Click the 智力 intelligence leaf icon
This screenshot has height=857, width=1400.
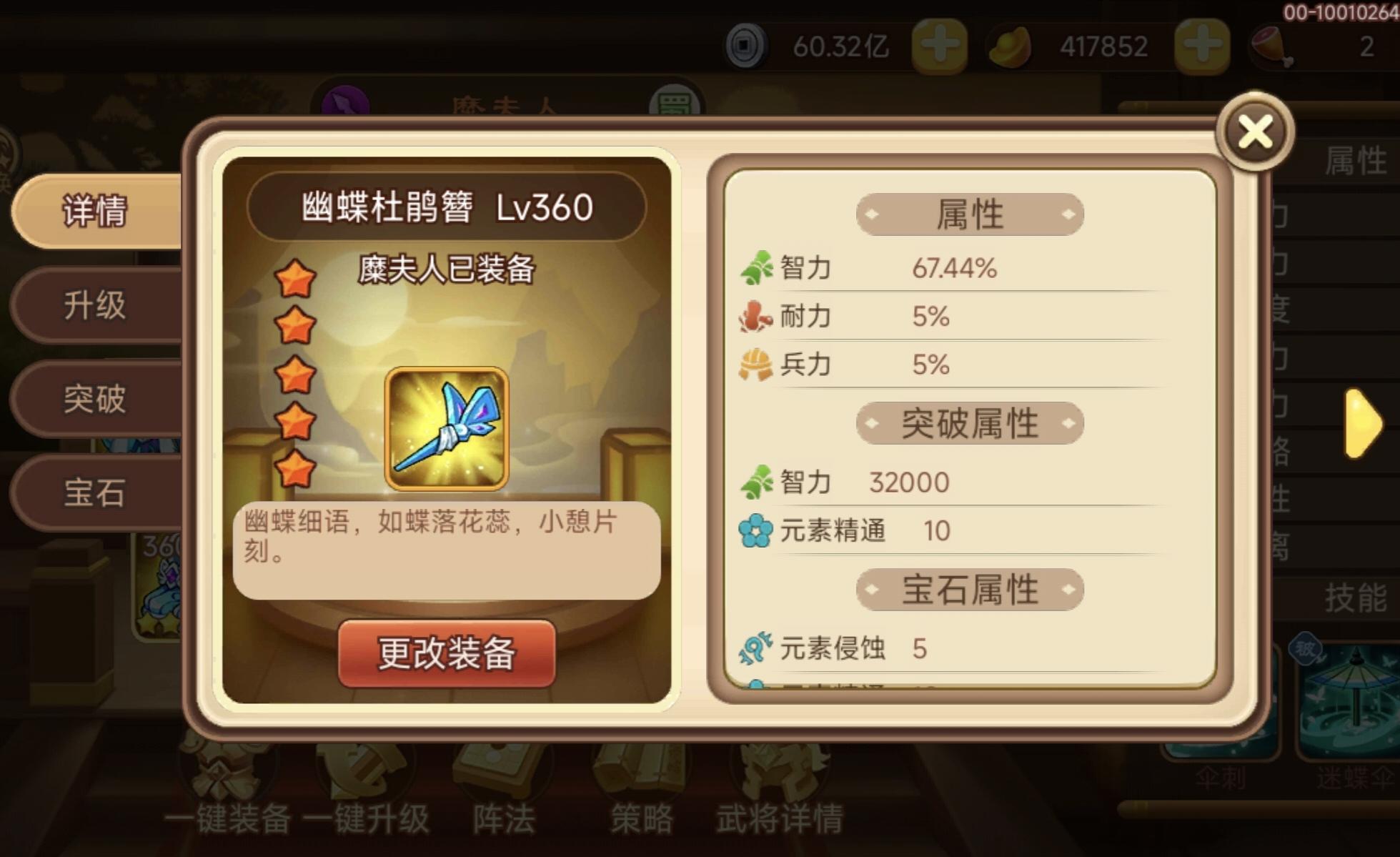759,266
